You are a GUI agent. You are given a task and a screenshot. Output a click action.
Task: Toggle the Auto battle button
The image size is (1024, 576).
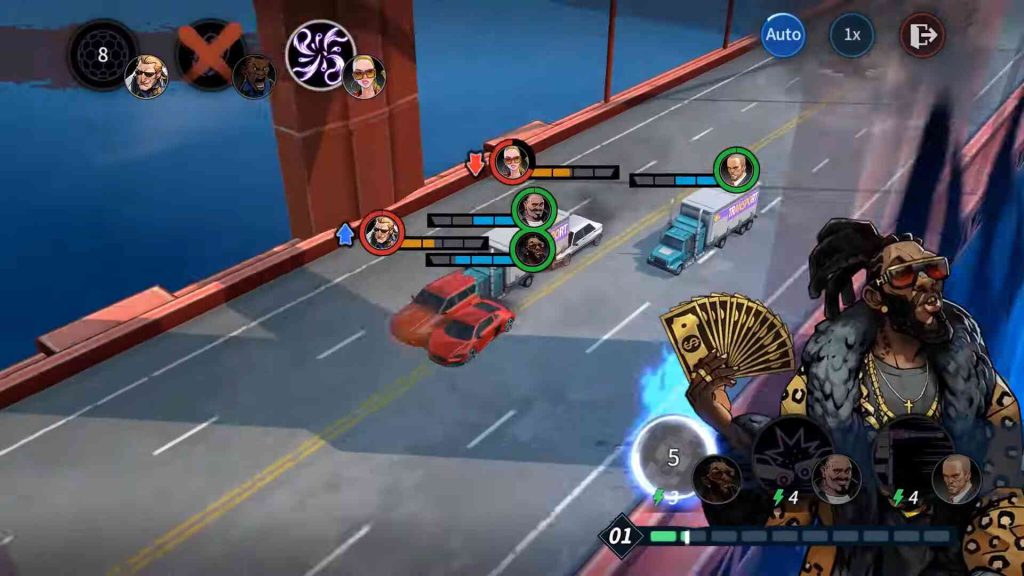[783, 35]
